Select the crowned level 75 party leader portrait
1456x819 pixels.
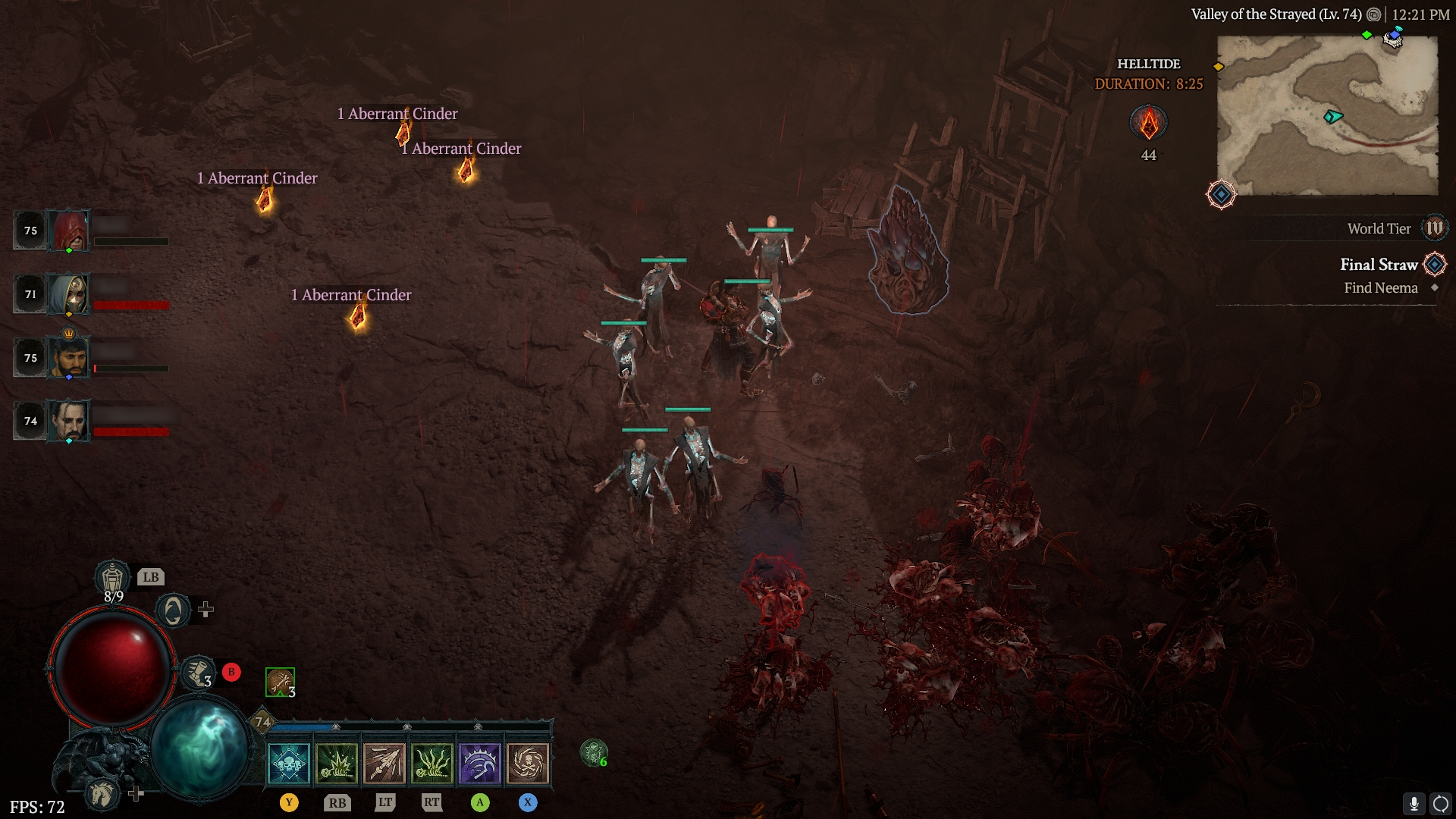point(69,357)
